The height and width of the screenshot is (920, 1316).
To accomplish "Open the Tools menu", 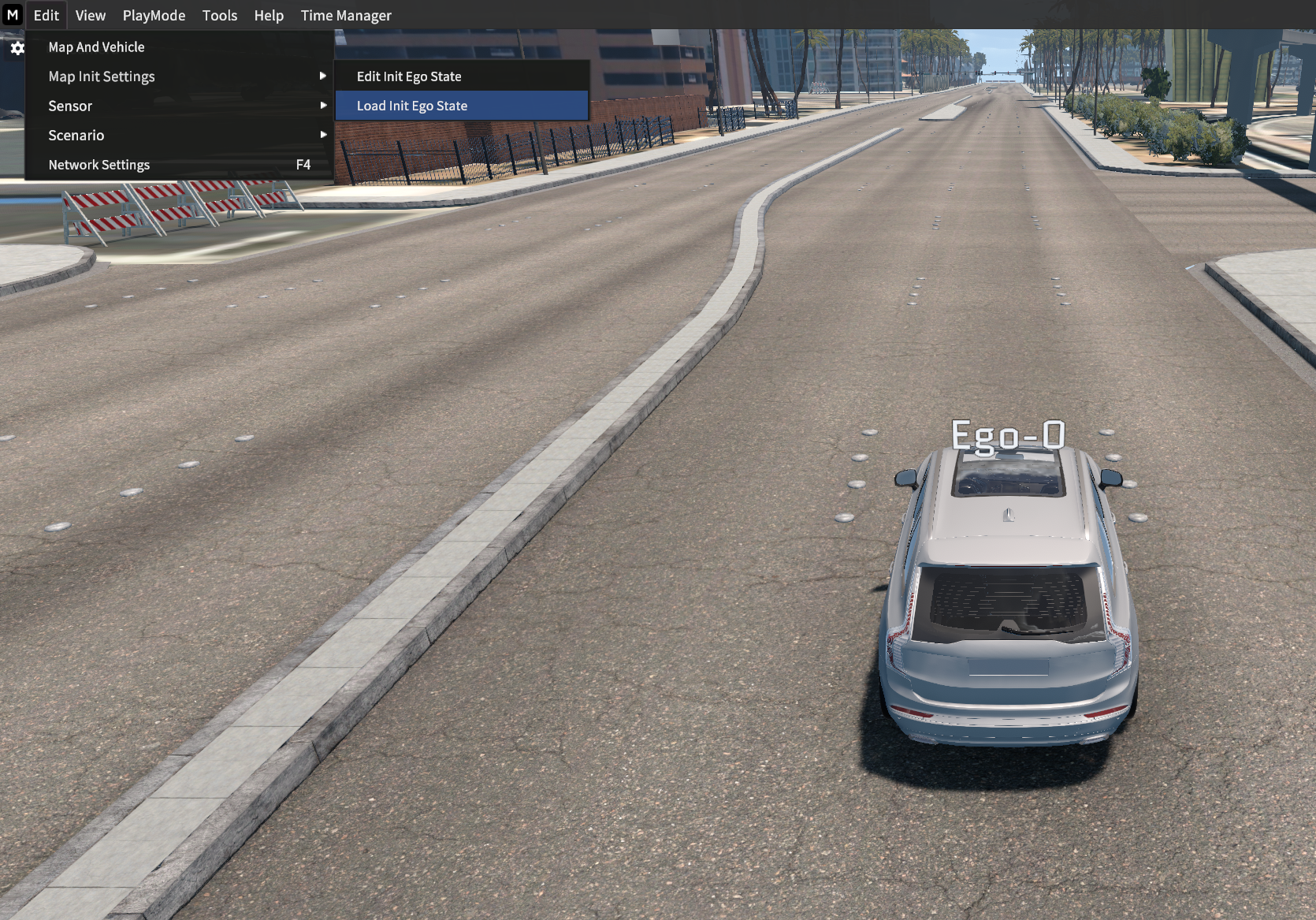I will (219, 16).
